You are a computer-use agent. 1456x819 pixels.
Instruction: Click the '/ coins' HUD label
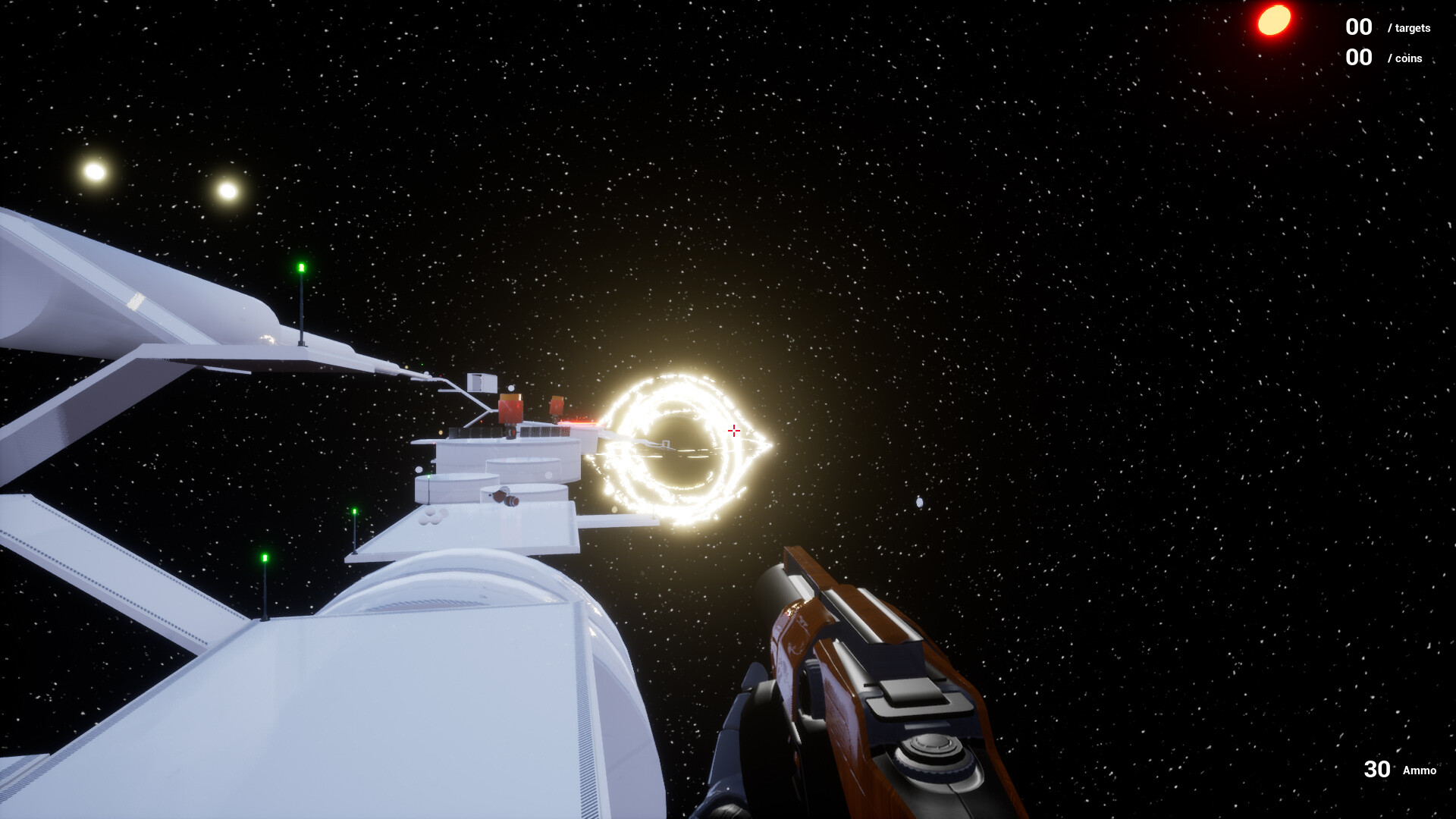coord(1404,58)
